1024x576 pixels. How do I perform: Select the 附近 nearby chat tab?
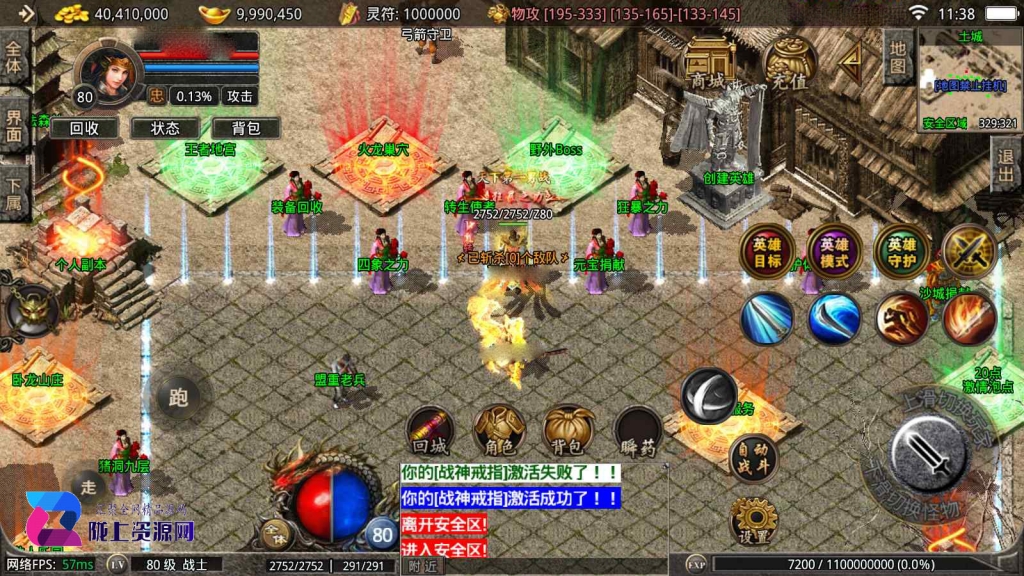tap(423, 566)
